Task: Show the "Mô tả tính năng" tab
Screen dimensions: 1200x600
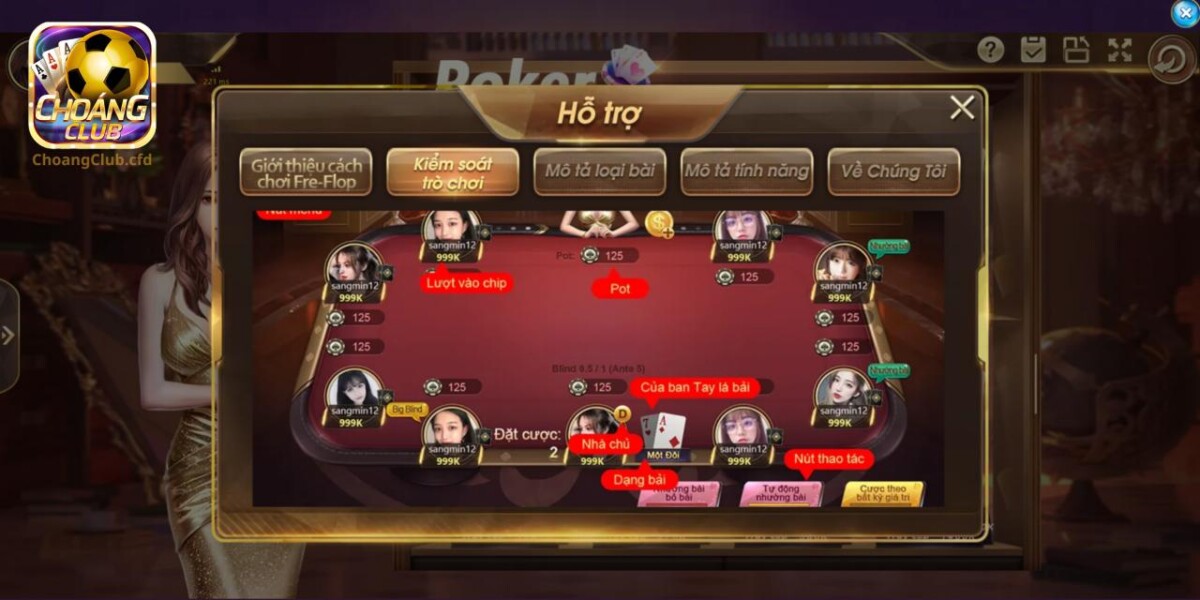Action: point(746,171)
